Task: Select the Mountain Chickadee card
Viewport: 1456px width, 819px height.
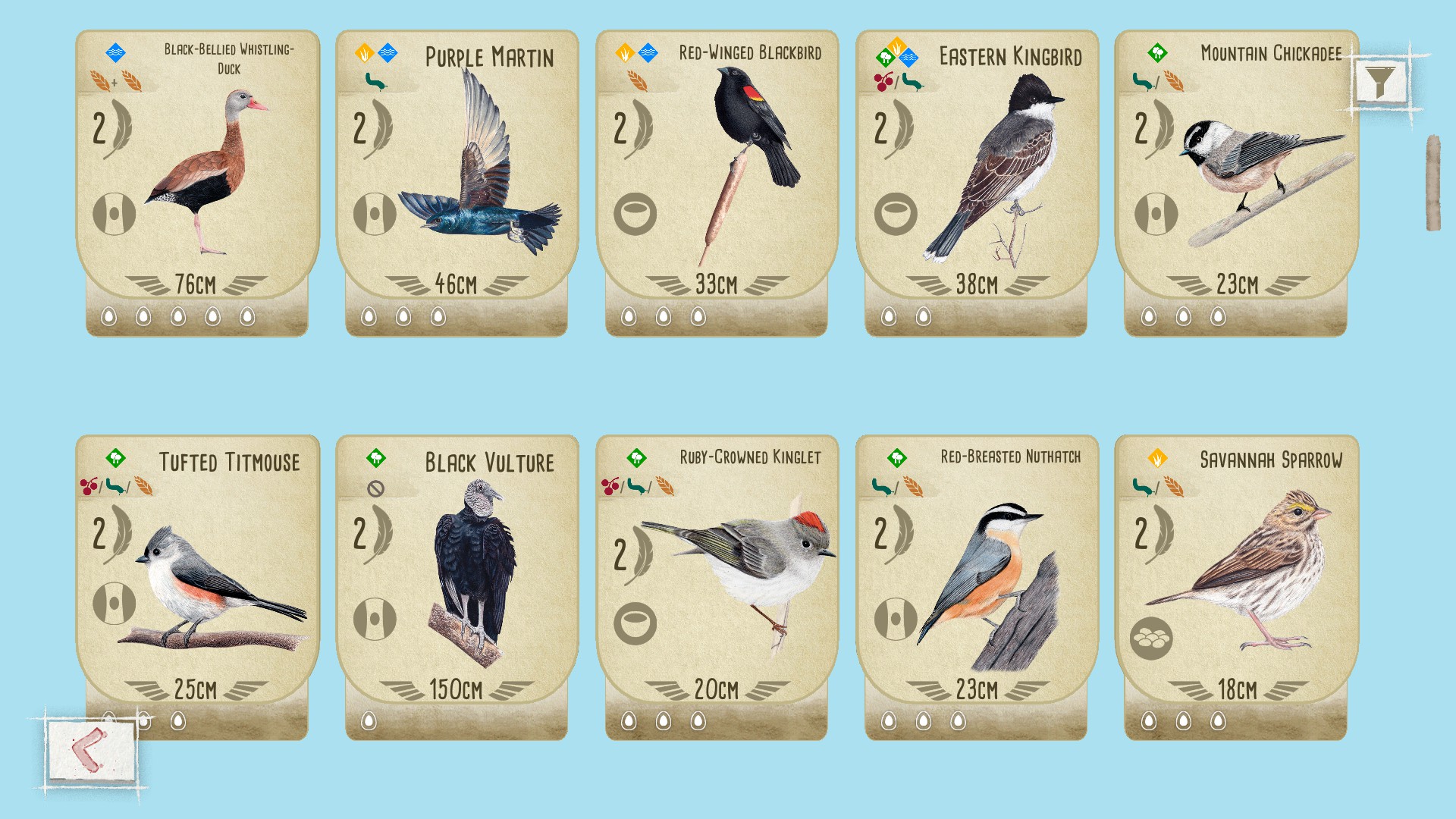Action: pyautogui.click(x=1236, y=182)
